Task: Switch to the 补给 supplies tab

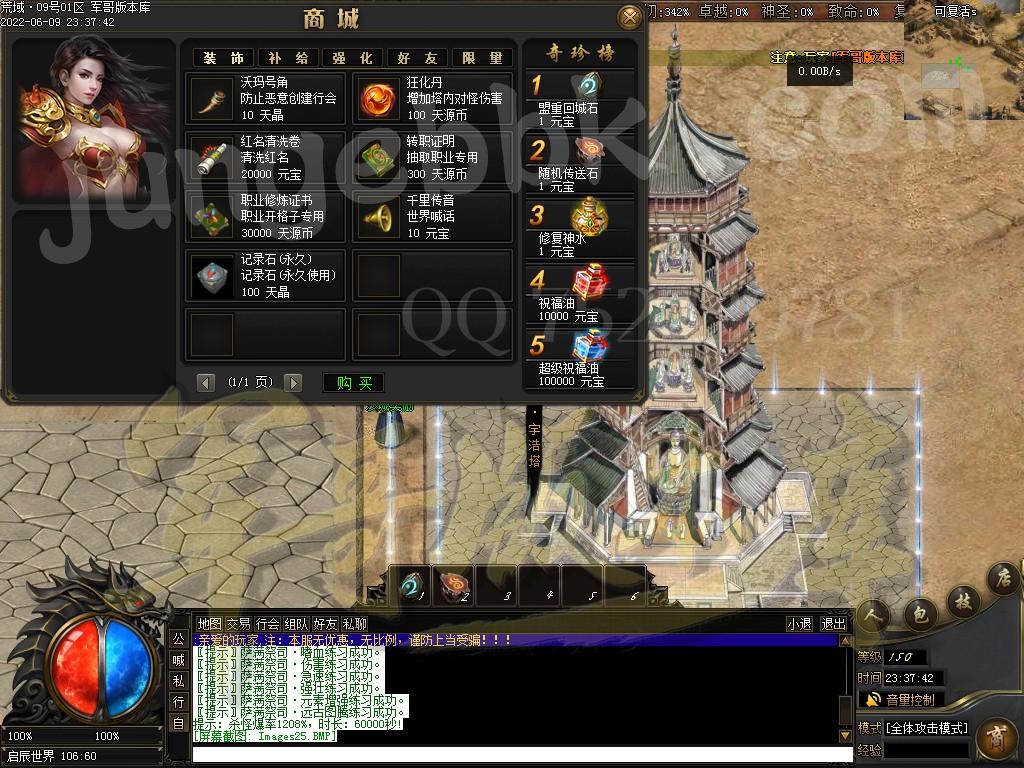Action: tap(289, 58)
